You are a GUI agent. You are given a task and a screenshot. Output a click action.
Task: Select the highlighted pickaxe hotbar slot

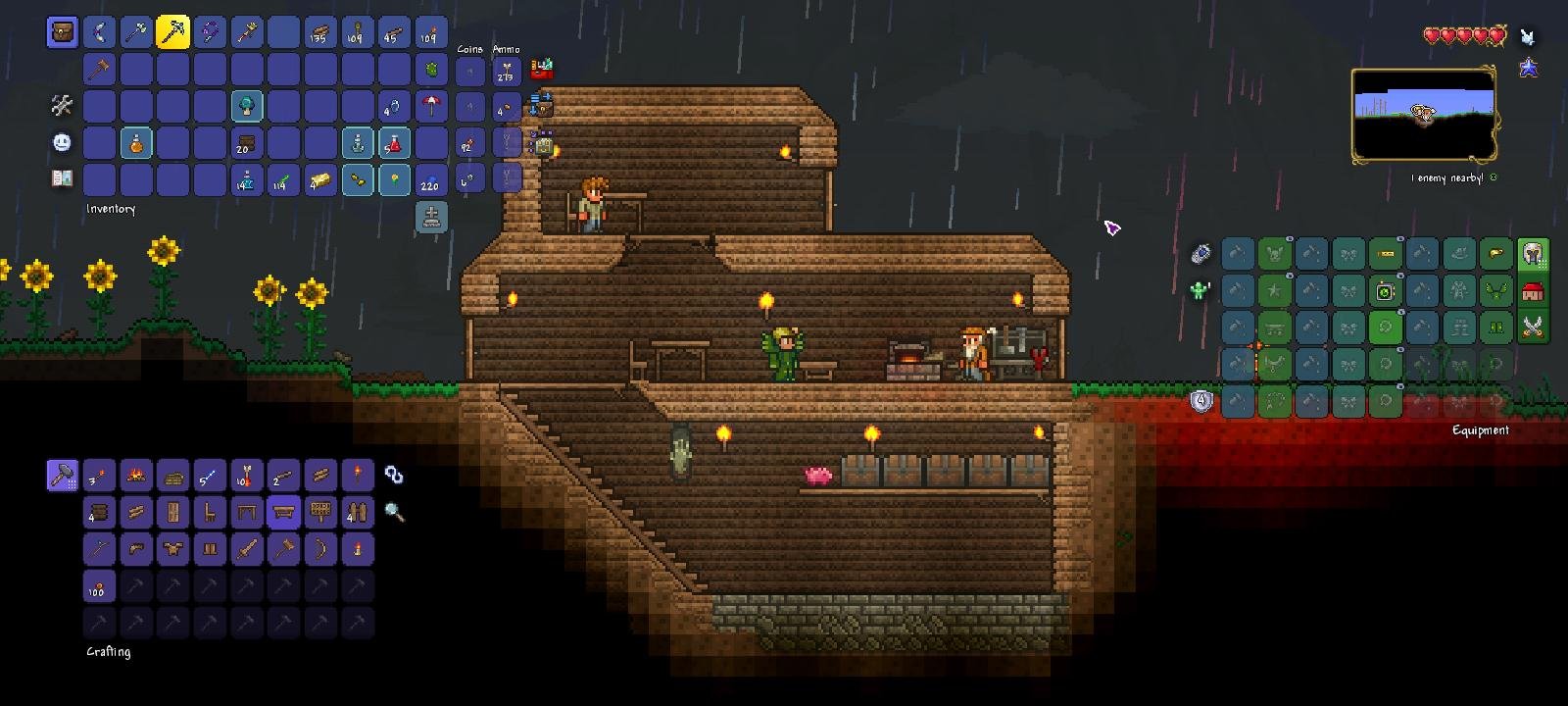[172, 32]
